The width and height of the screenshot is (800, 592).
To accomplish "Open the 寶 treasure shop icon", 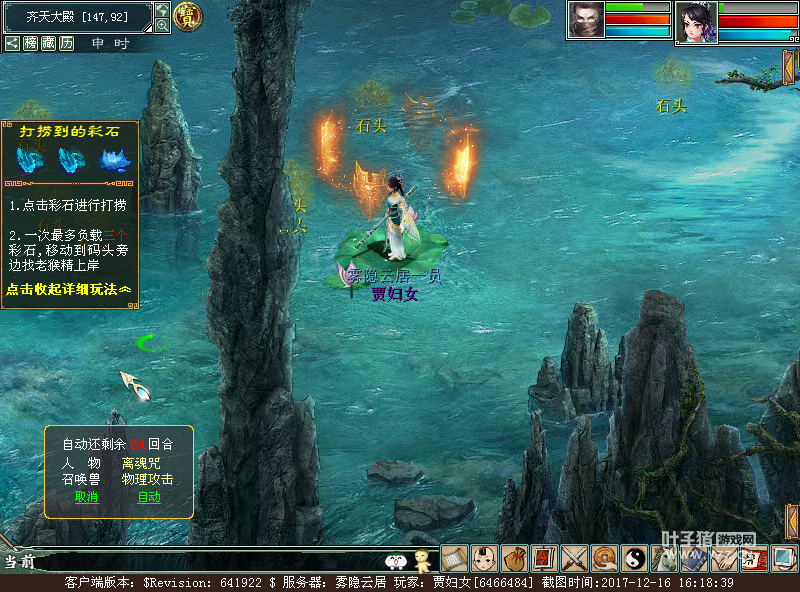I will click(x=186, y=15).
